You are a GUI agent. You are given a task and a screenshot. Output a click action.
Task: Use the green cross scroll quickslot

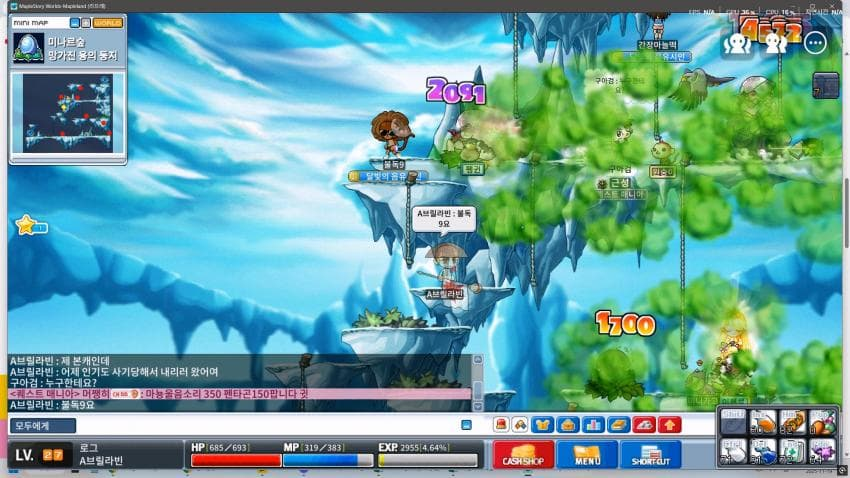tap(792, 452)
